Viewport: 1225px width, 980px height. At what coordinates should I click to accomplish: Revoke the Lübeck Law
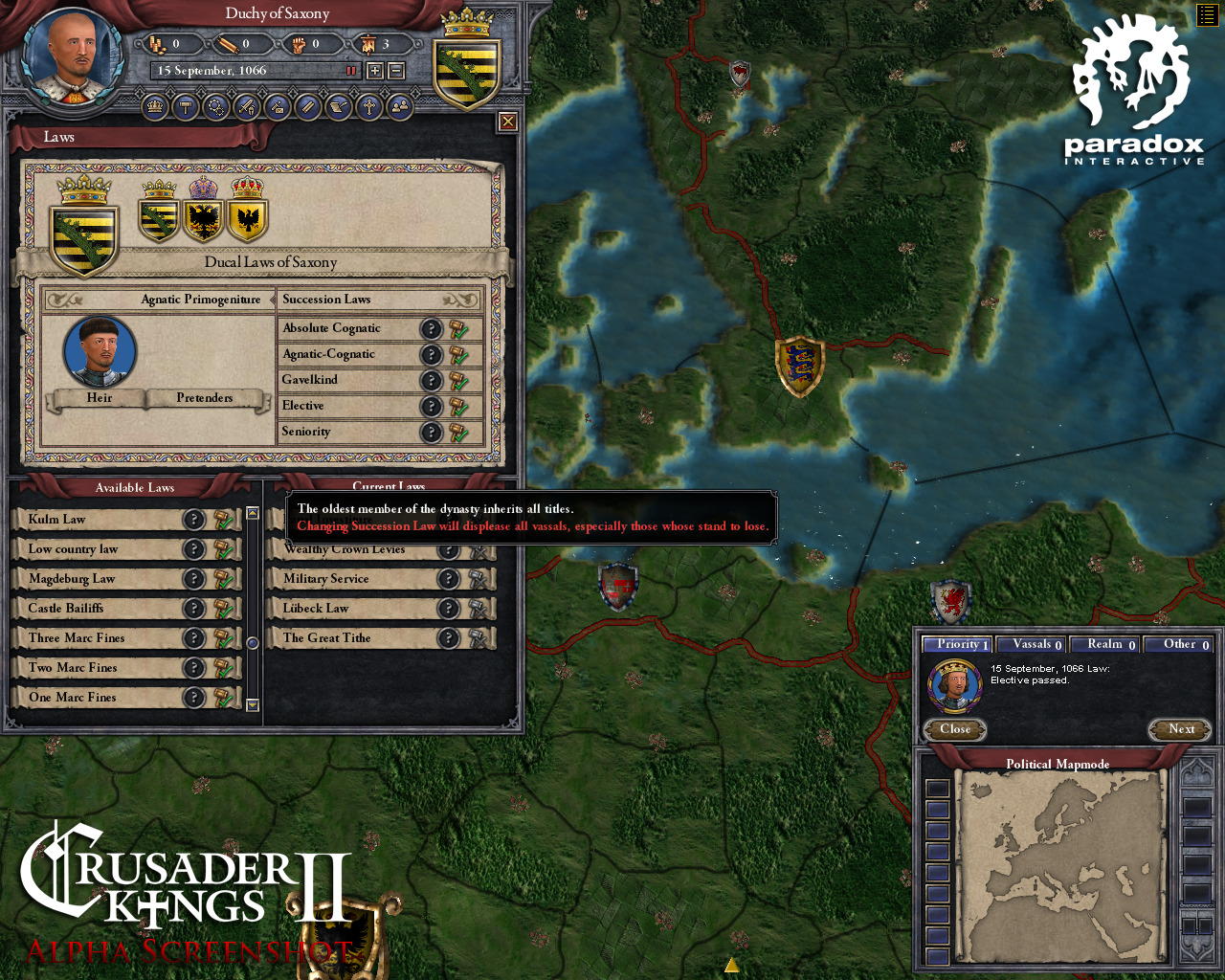click(479, 609)
